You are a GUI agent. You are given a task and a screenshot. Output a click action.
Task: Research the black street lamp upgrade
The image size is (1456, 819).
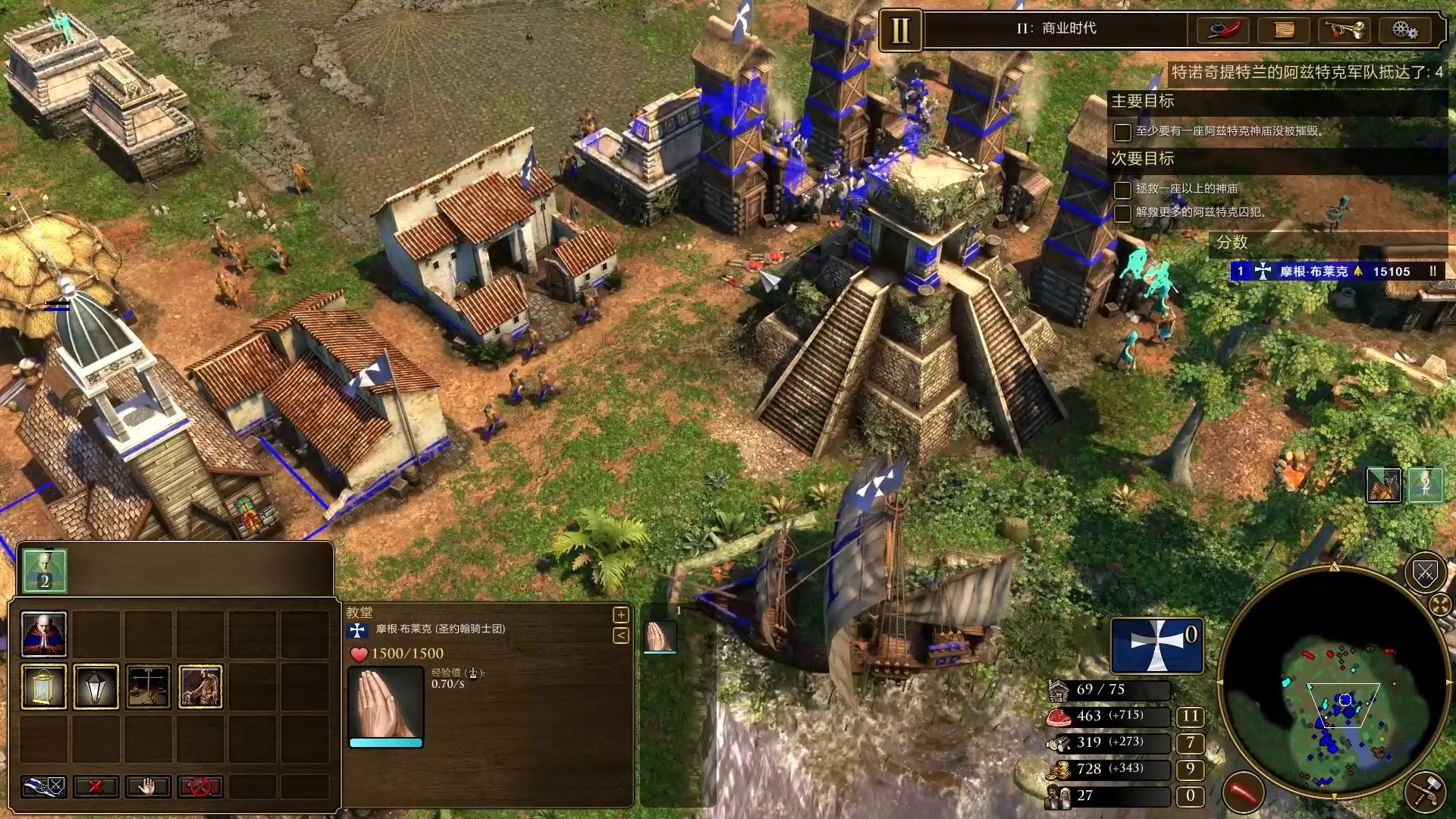point(96,686)
